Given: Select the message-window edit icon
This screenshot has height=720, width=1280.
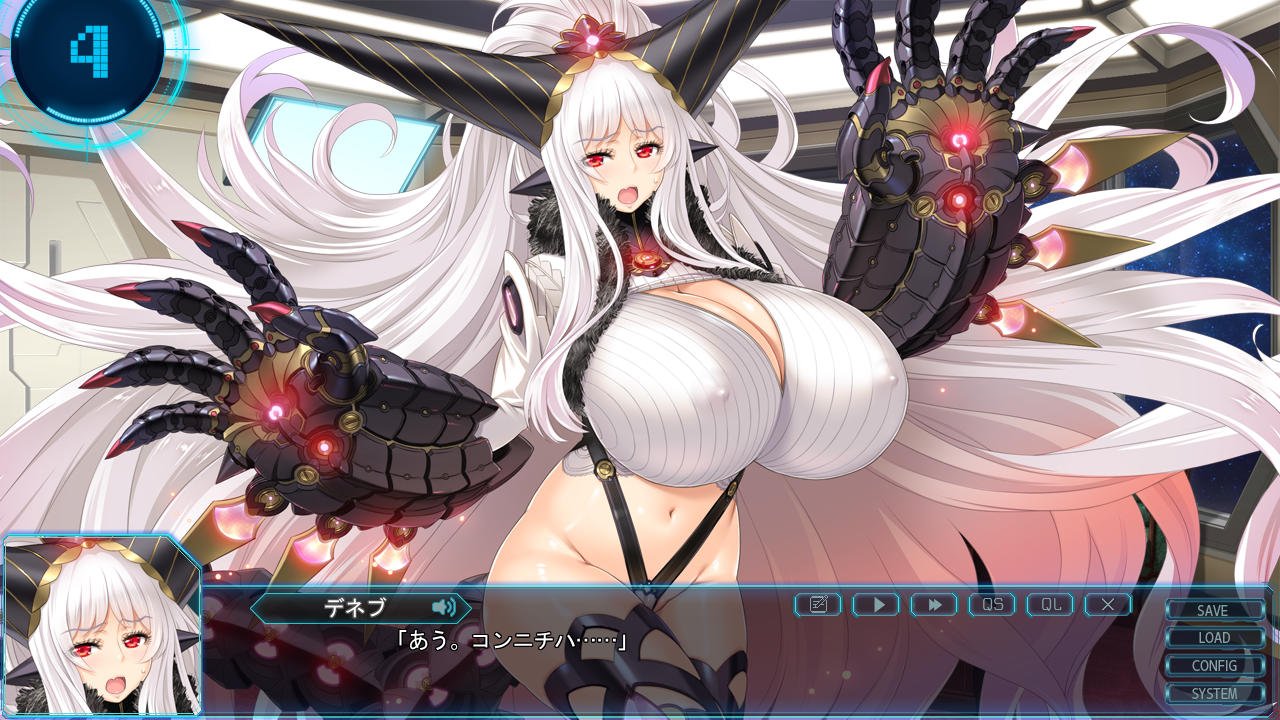Looking at the screenshot, I should (x=818, y=604).
